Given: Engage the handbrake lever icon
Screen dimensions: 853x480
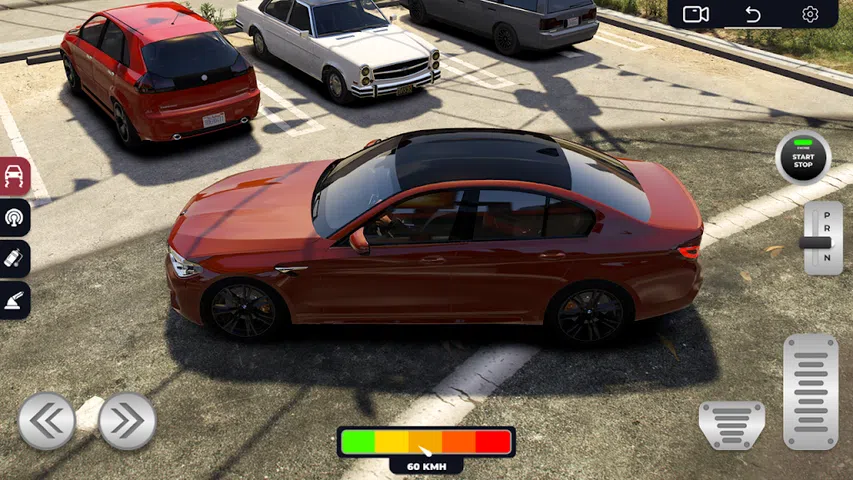Looking at the screenshot, I should [14, 300].
